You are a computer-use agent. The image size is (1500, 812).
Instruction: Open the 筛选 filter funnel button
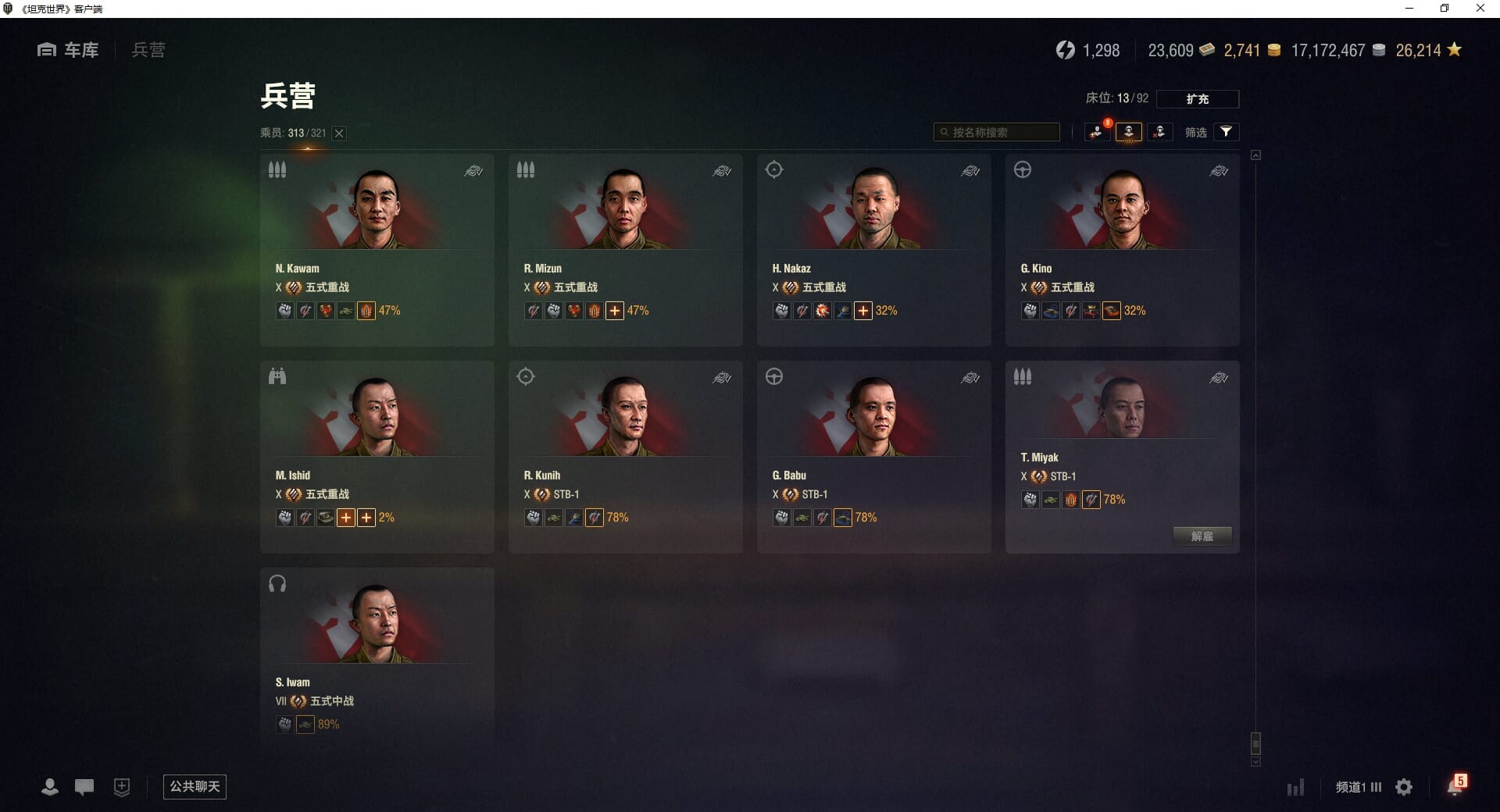1226,132
